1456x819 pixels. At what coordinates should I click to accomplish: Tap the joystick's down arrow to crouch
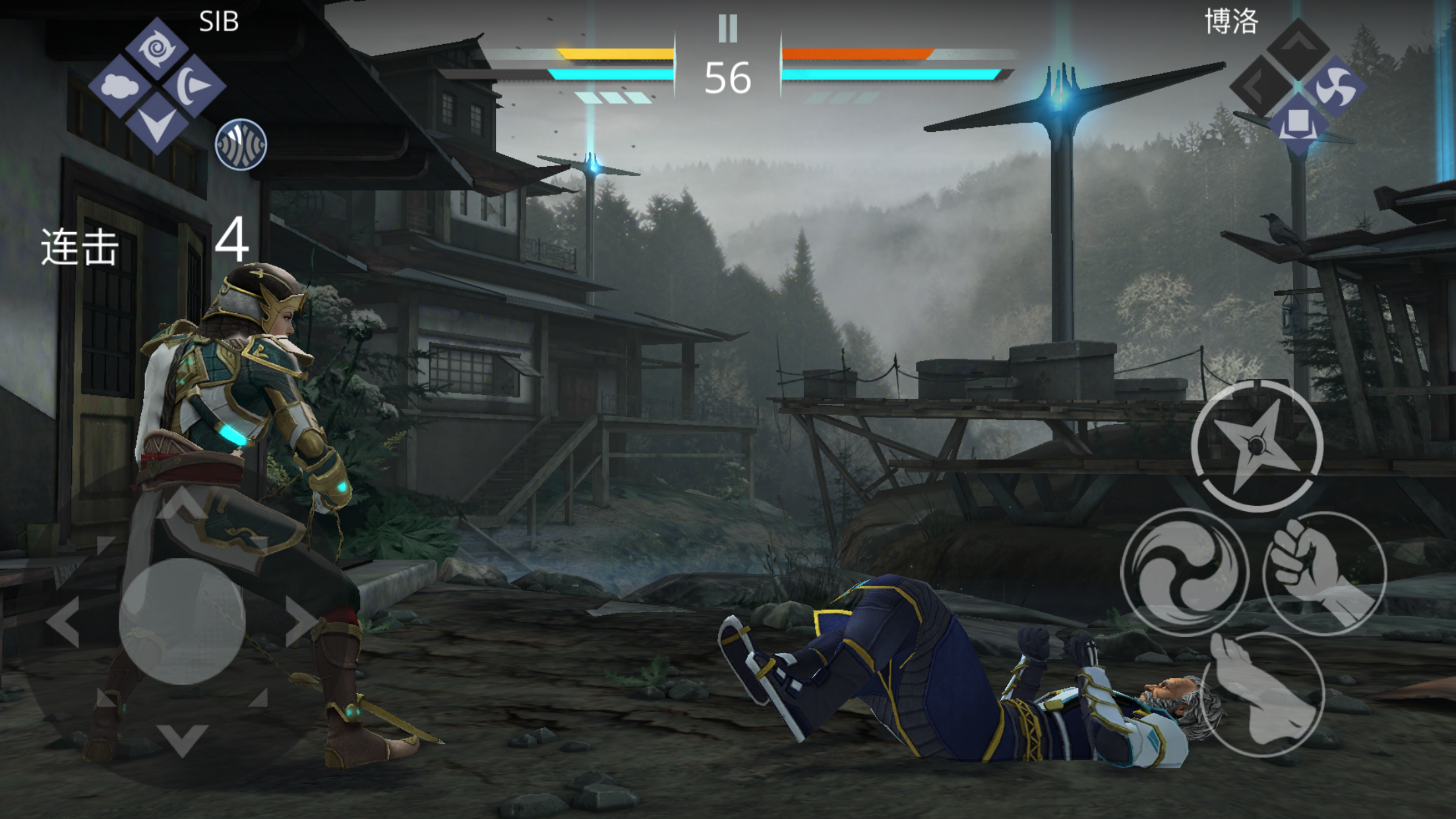[x=182, y=740]
